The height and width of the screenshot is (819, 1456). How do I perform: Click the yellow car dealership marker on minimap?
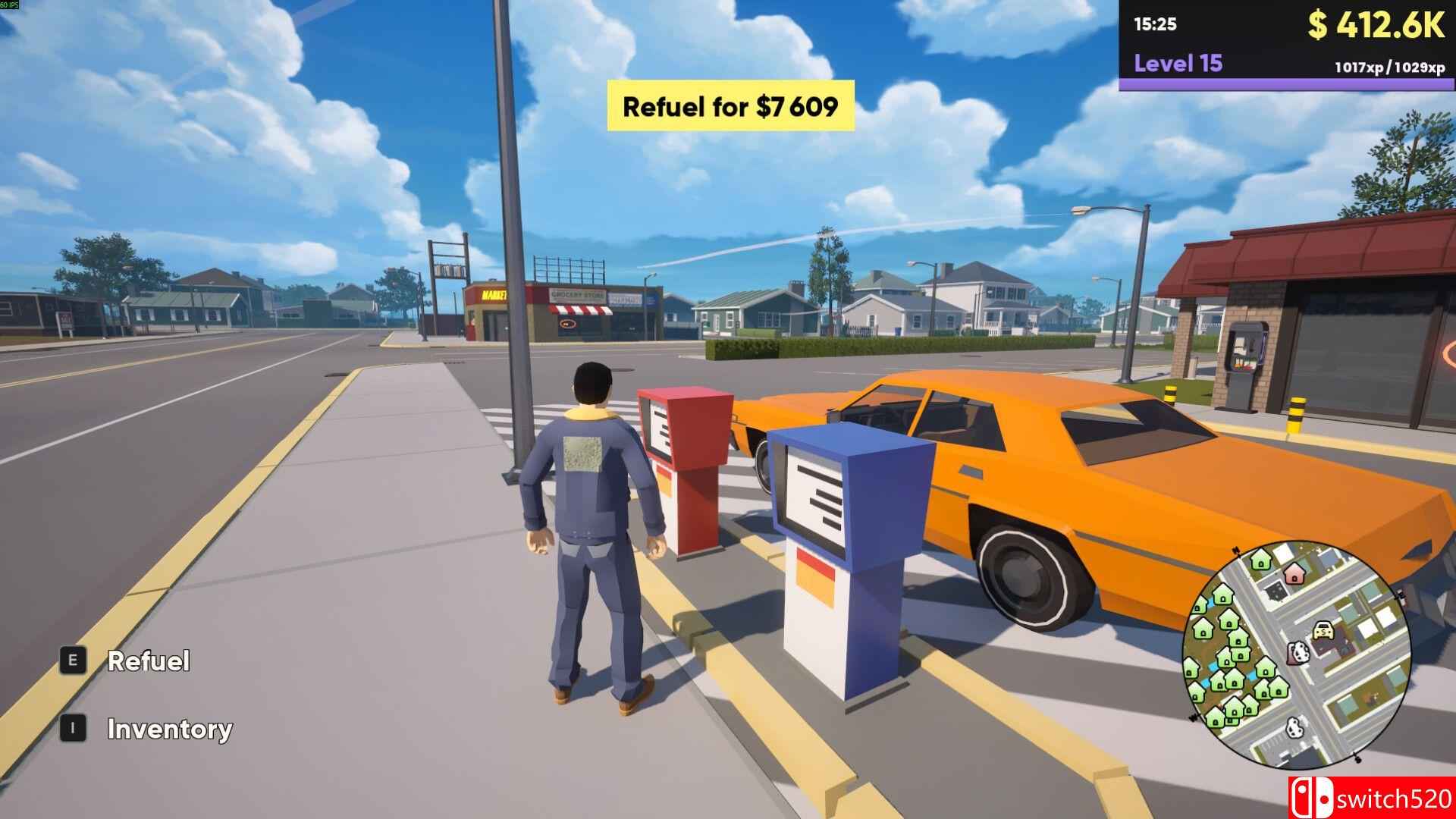[1323, 631]
